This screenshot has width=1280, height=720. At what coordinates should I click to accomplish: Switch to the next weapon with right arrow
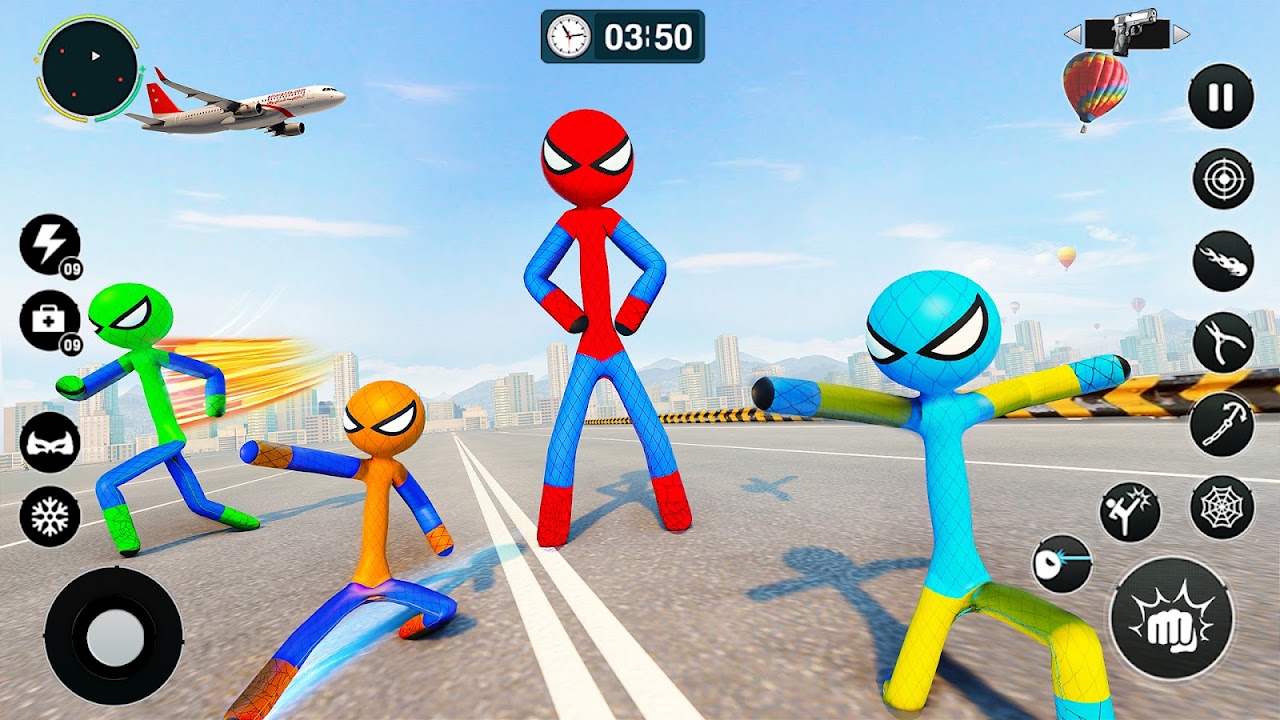(1181, 35)
